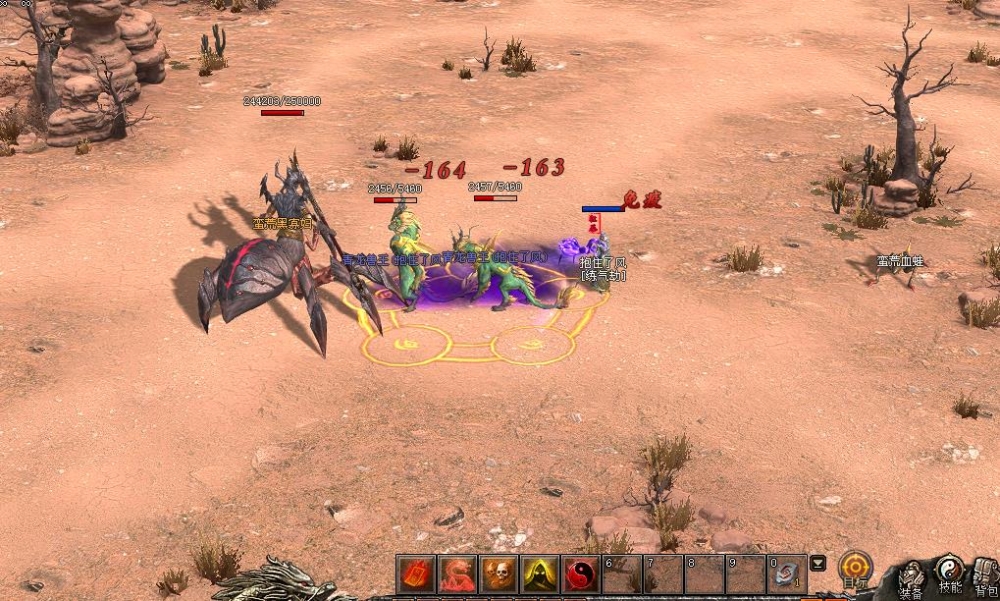The height and width of the screenshot is (601, 1000).
Task: Use the item in hotbar slot 0
Action: [x=786, y=575]
